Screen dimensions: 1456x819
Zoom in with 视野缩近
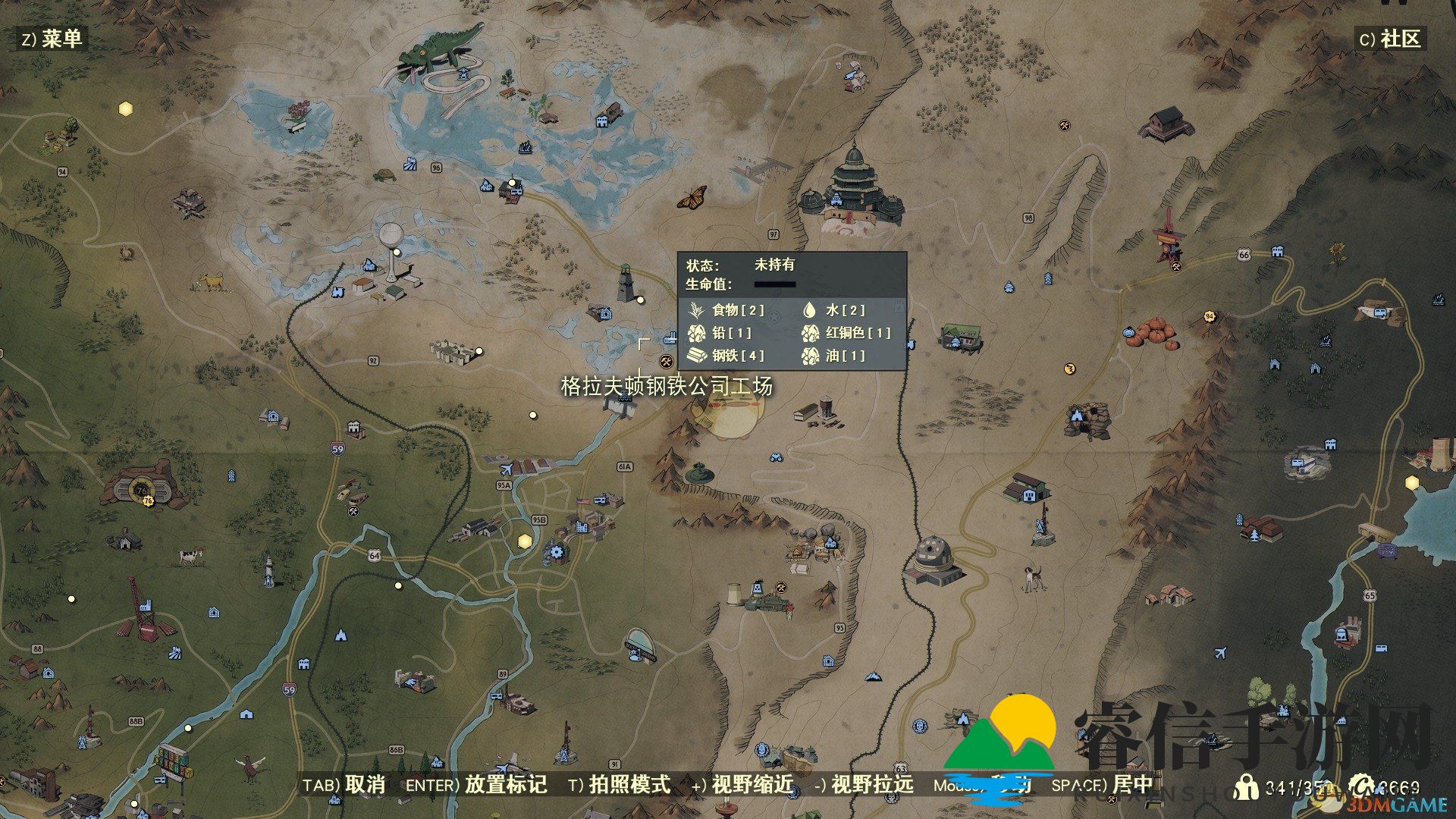tap(742, 785)
